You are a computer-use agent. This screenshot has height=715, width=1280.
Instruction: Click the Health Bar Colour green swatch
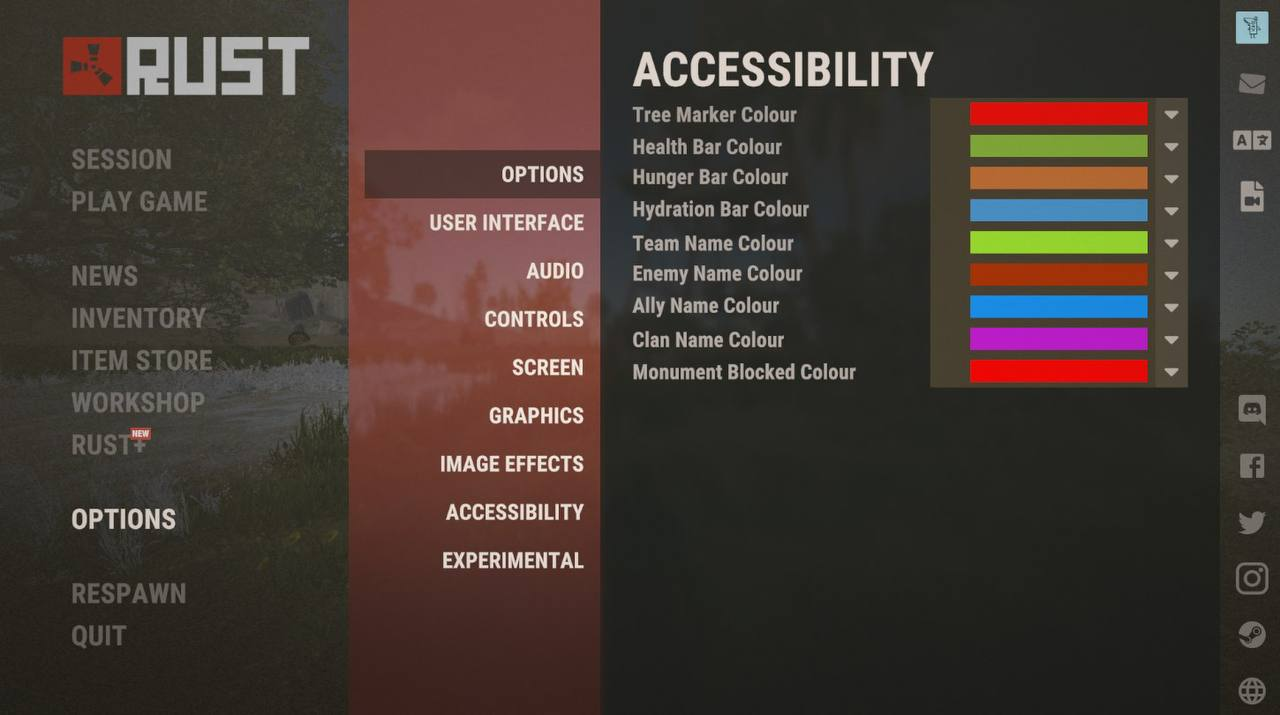[1058, 146]
